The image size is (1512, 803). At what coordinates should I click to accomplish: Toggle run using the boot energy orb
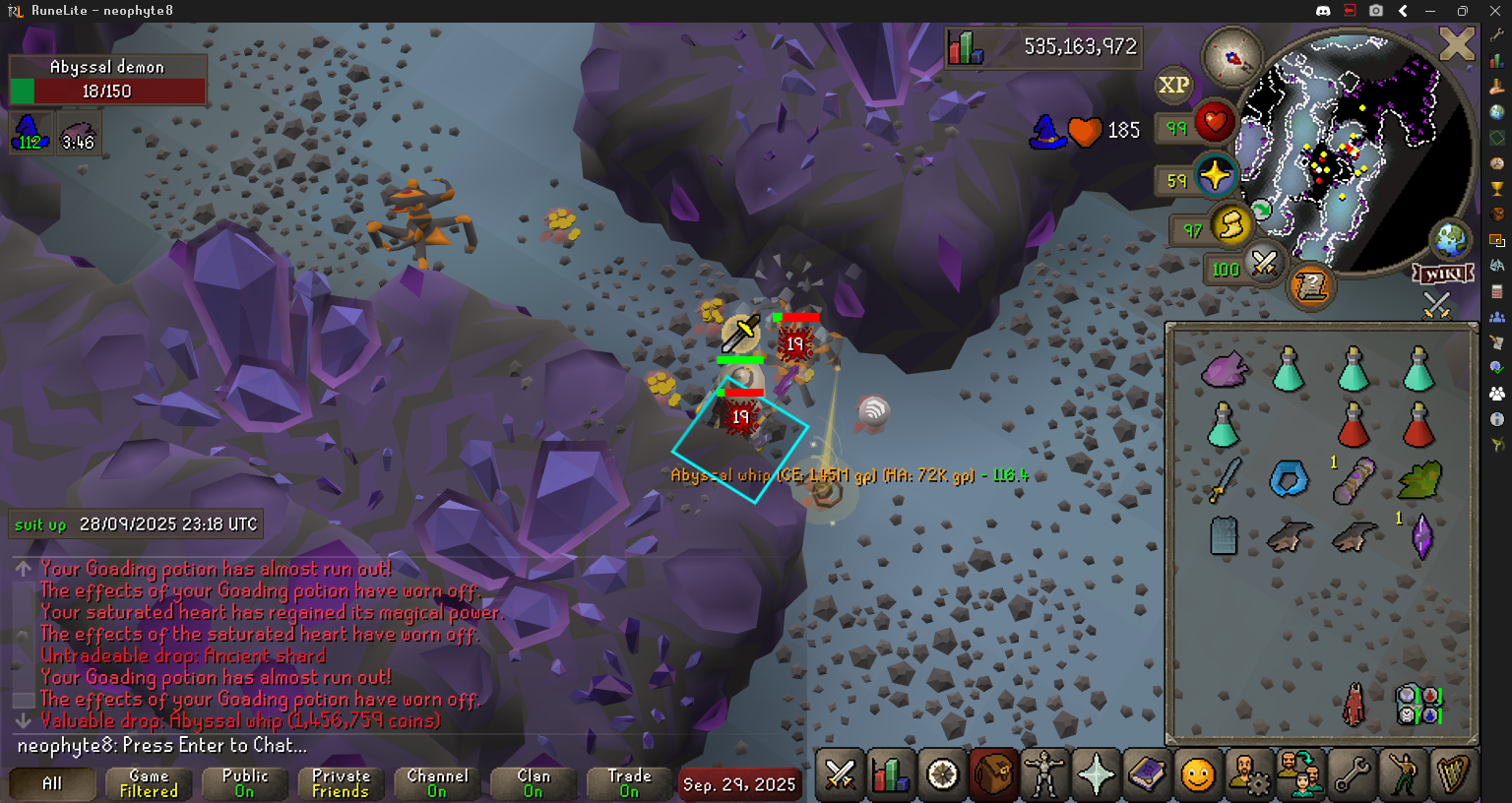coord(1229,225)
